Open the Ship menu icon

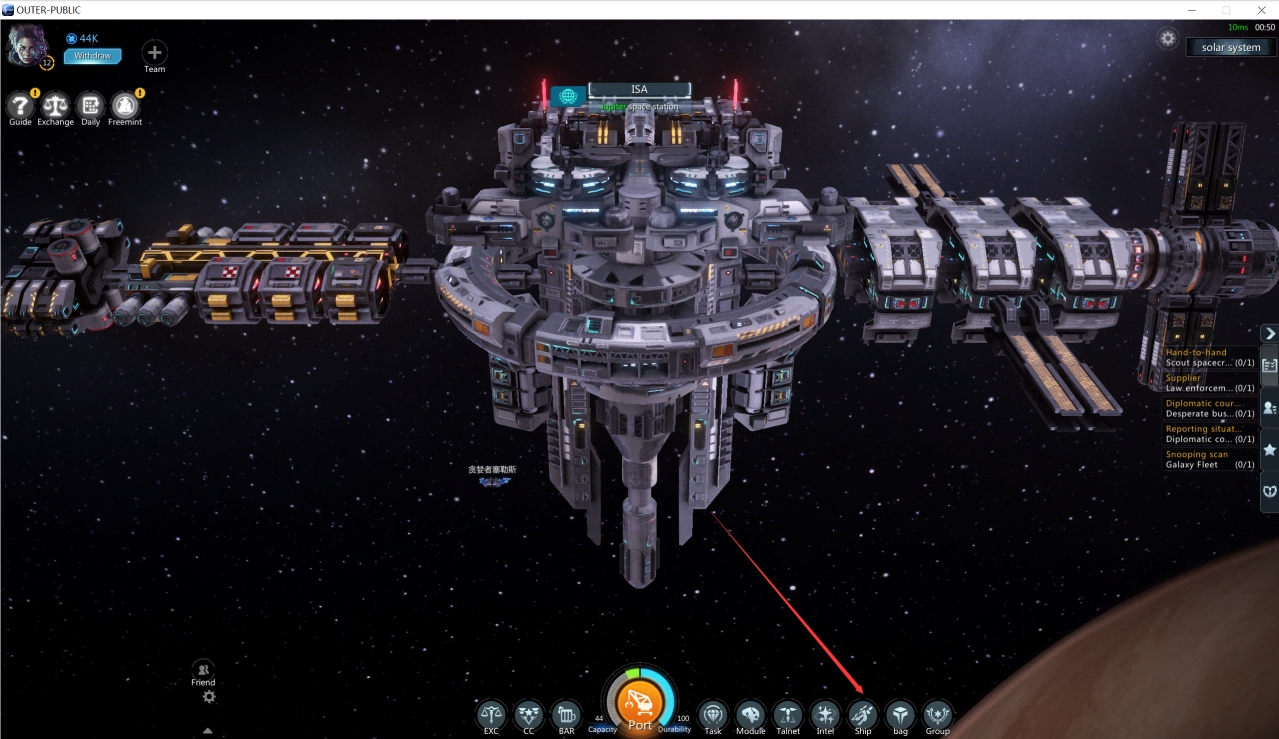pyautogui.click(x=862, y=714)
